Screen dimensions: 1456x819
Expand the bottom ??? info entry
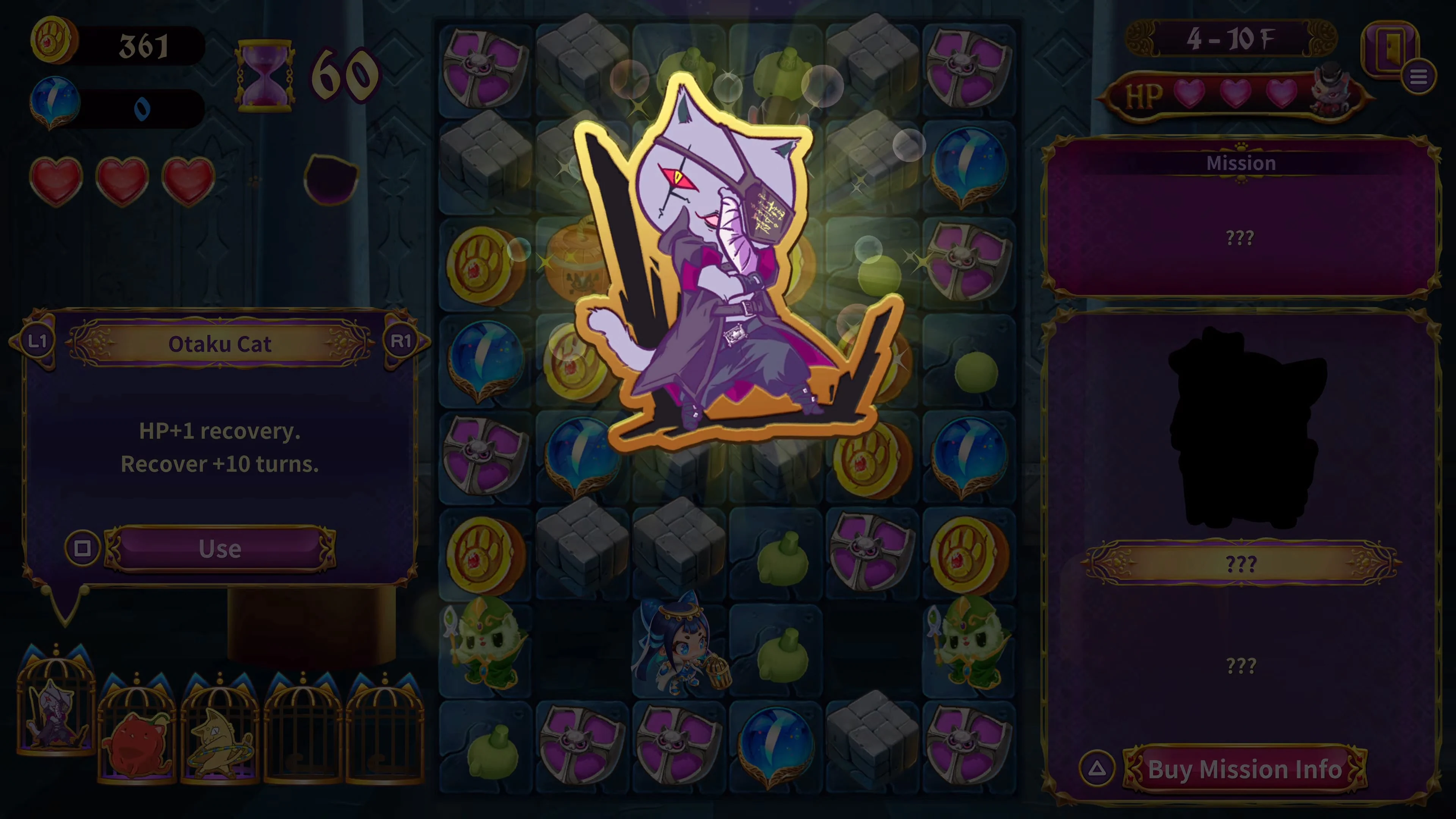1242,665
